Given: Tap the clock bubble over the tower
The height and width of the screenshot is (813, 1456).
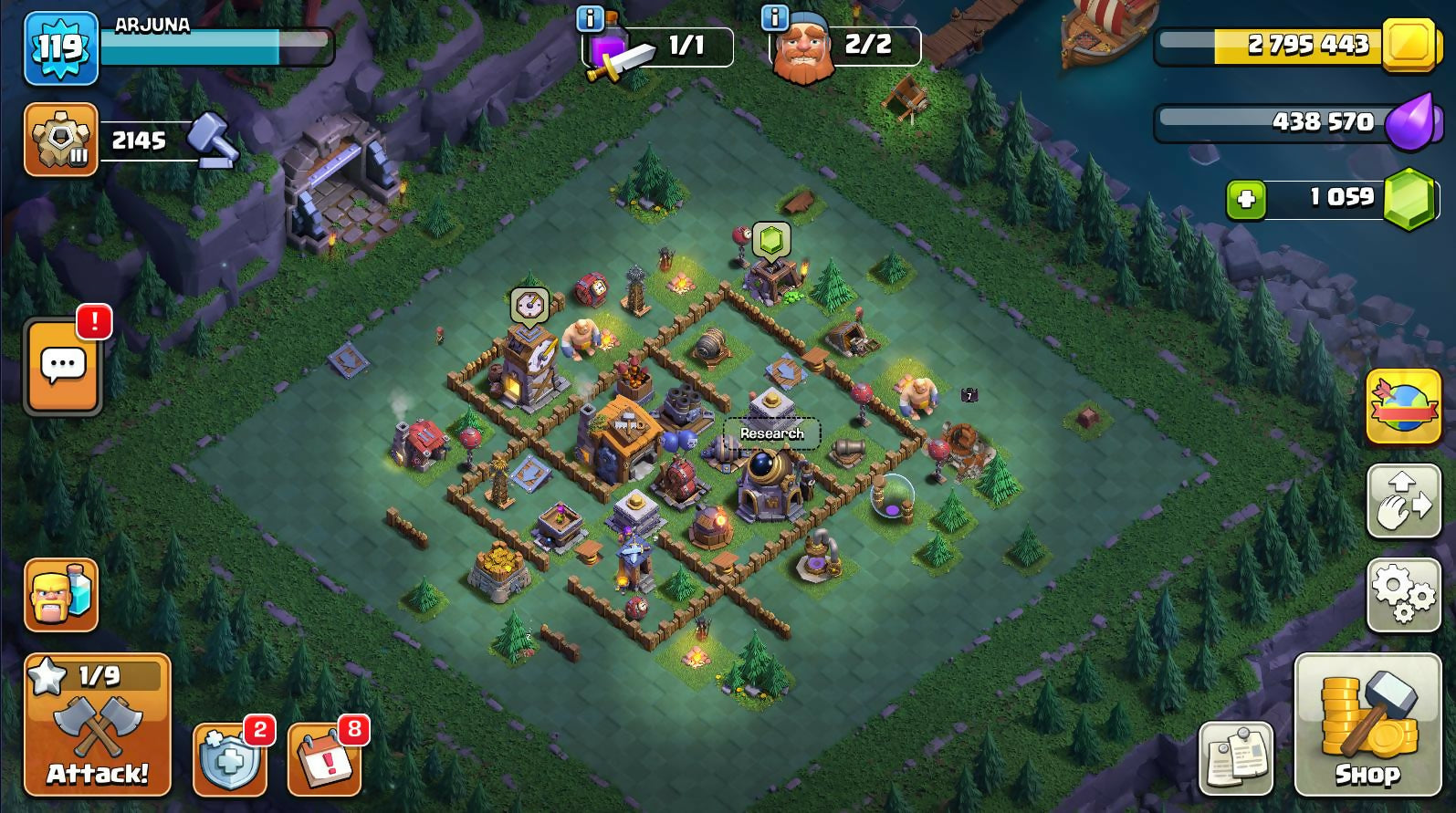Looking at the screenshot, I should [x=529, y=307].
